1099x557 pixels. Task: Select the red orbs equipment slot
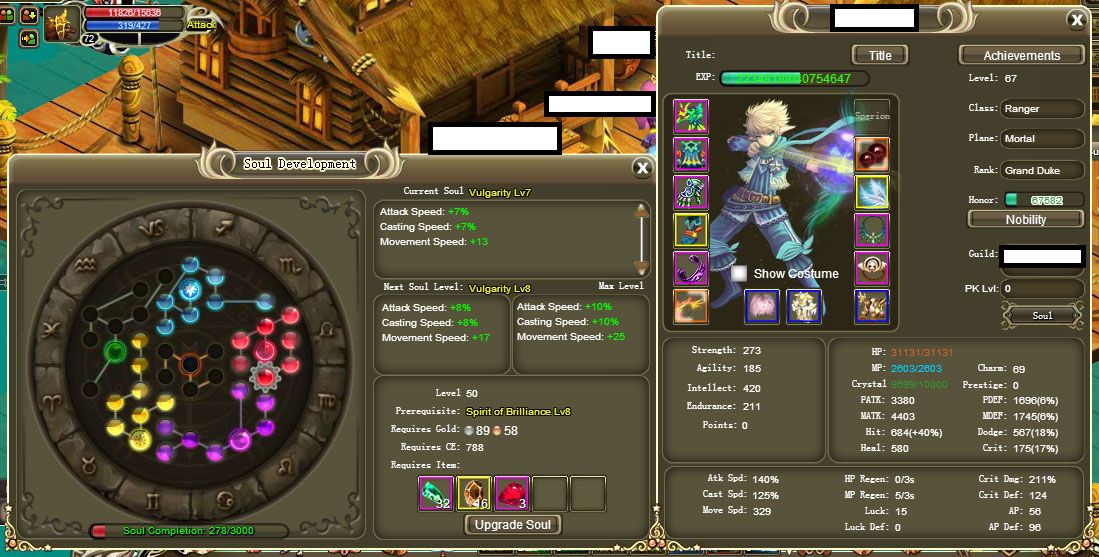872,153
